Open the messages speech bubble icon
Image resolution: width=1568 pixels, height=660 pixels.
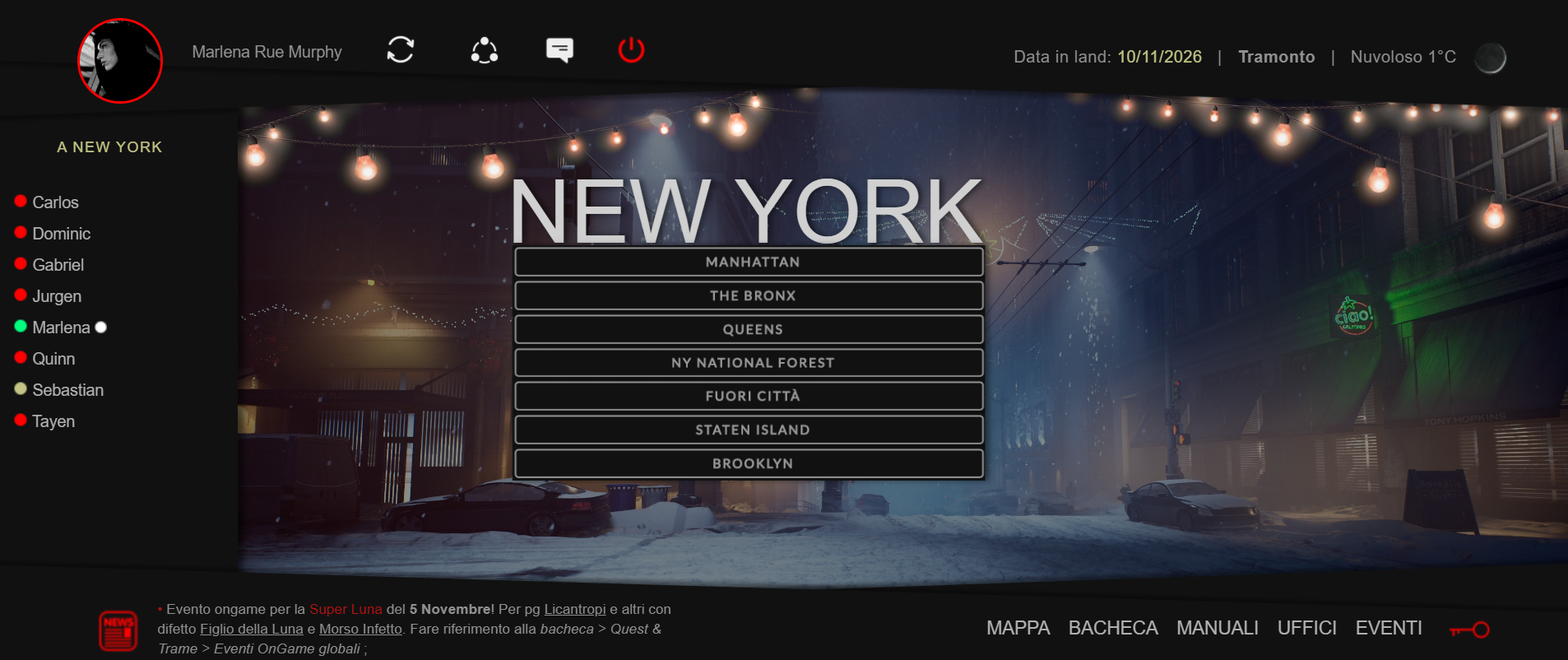[x=559, y=50]
